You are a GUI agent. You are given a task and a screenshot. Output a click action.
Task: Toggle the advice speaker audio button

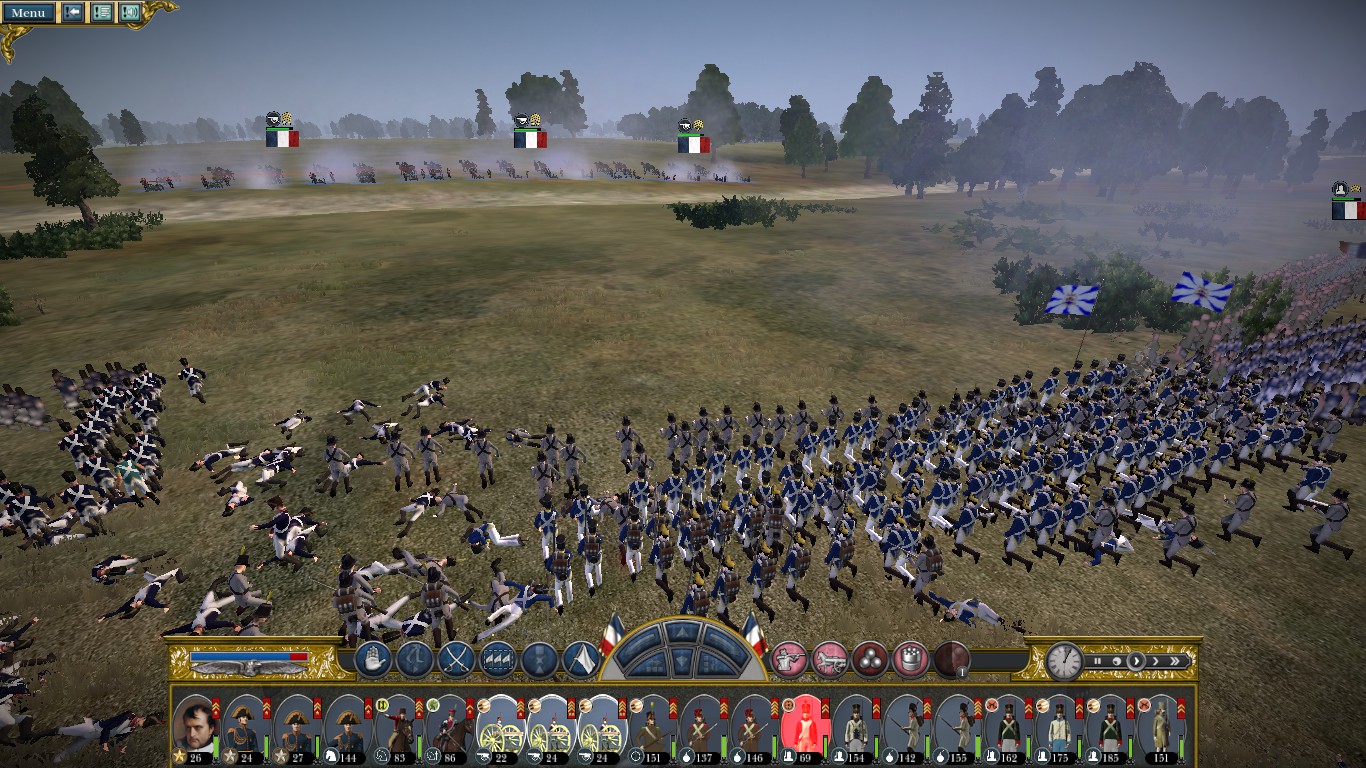click(x=130, y=12)
